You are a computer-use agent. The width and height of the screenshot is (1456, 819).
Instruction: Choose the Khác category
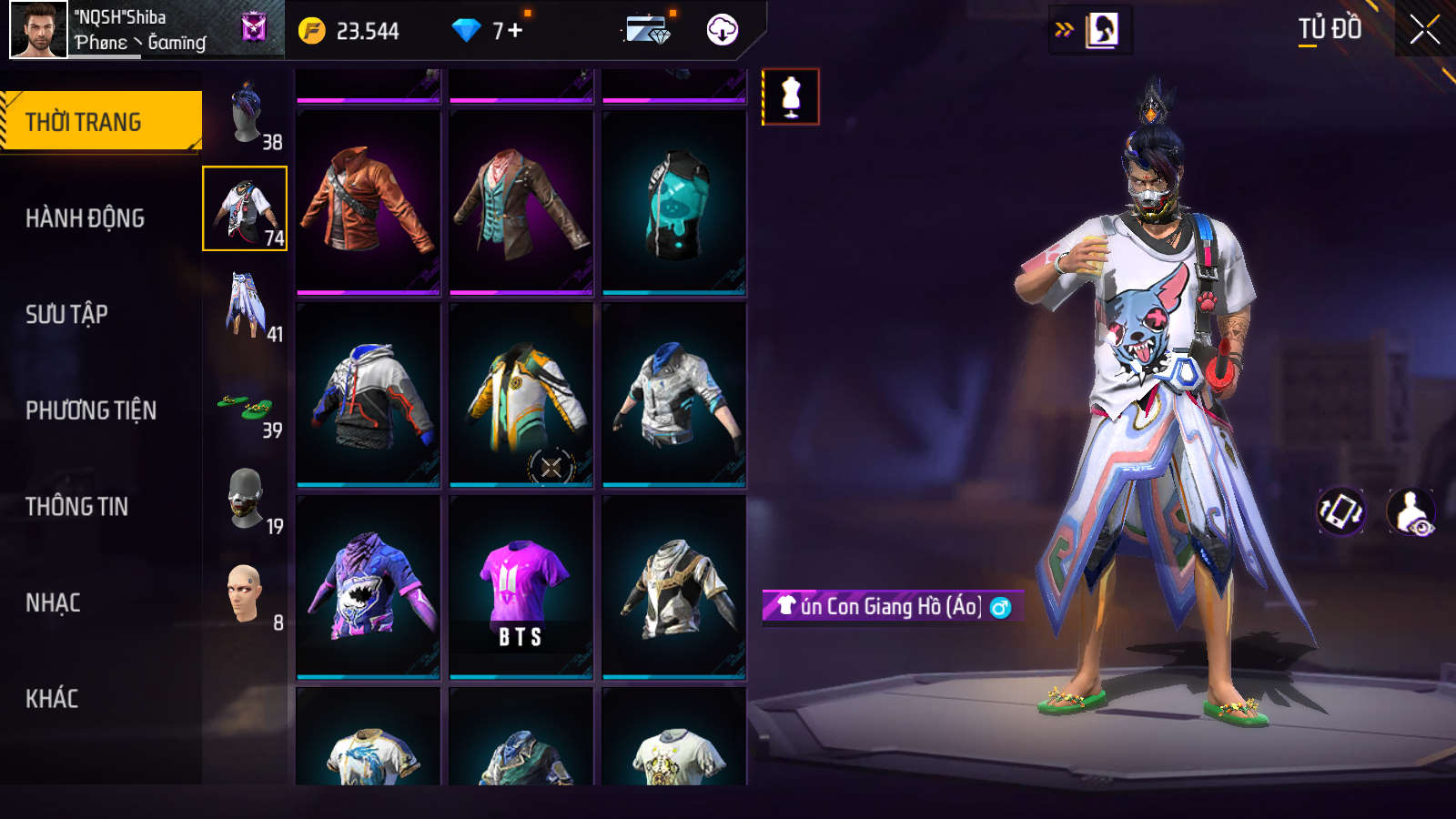click(x=52, y=699)
